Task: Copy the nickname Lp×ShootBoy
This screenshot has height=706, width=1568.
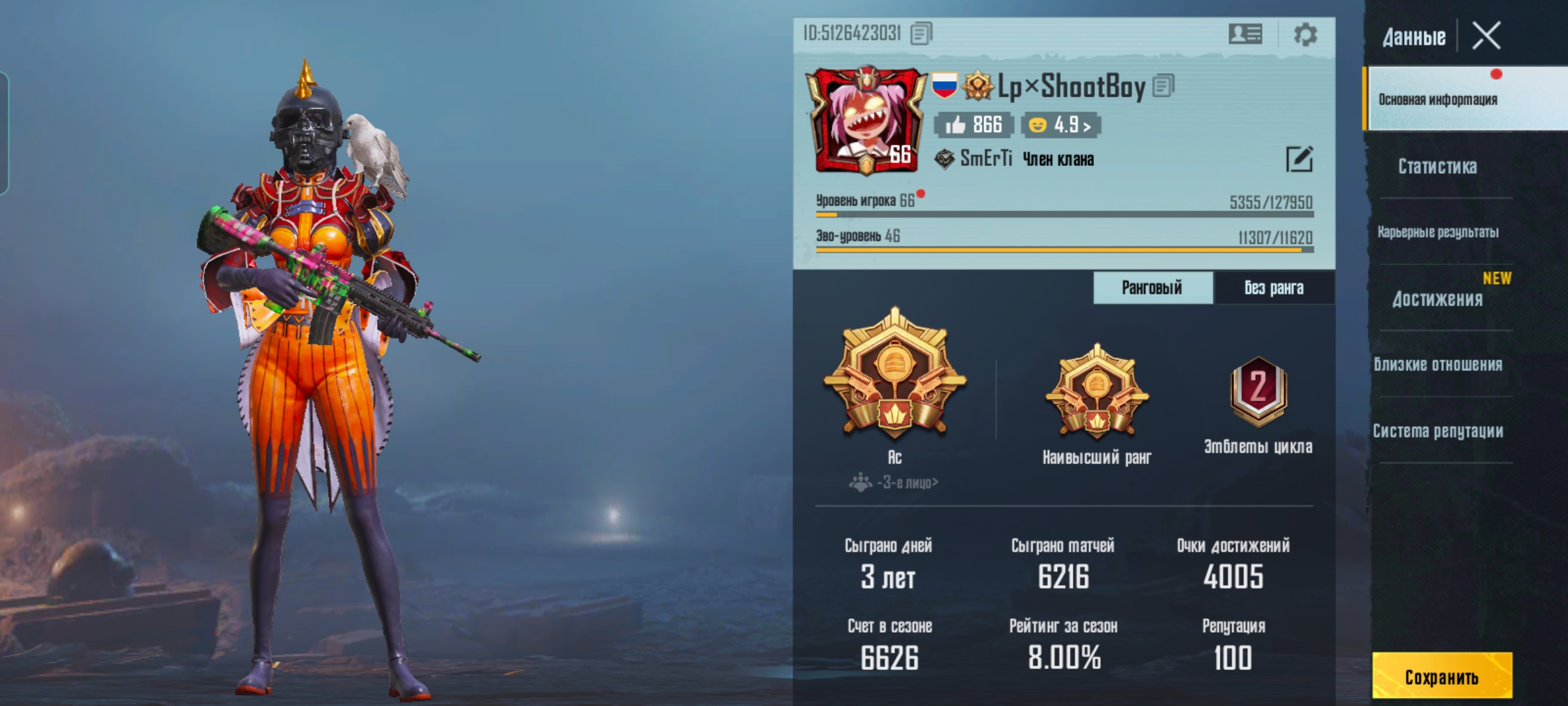Action: pos(1164,86)
